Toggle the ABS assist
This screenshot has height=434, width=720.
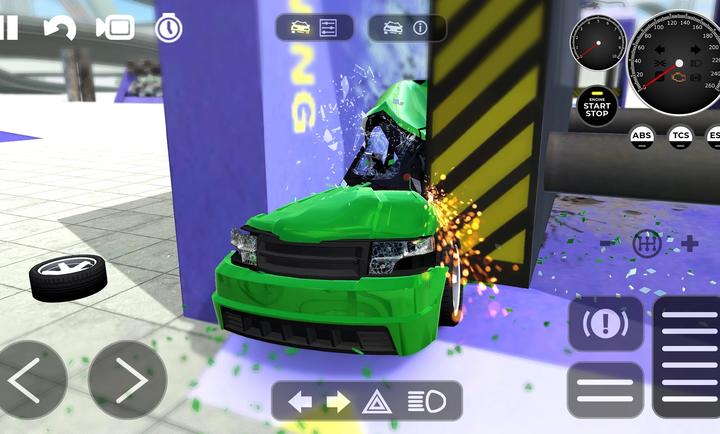coord(642,136)
